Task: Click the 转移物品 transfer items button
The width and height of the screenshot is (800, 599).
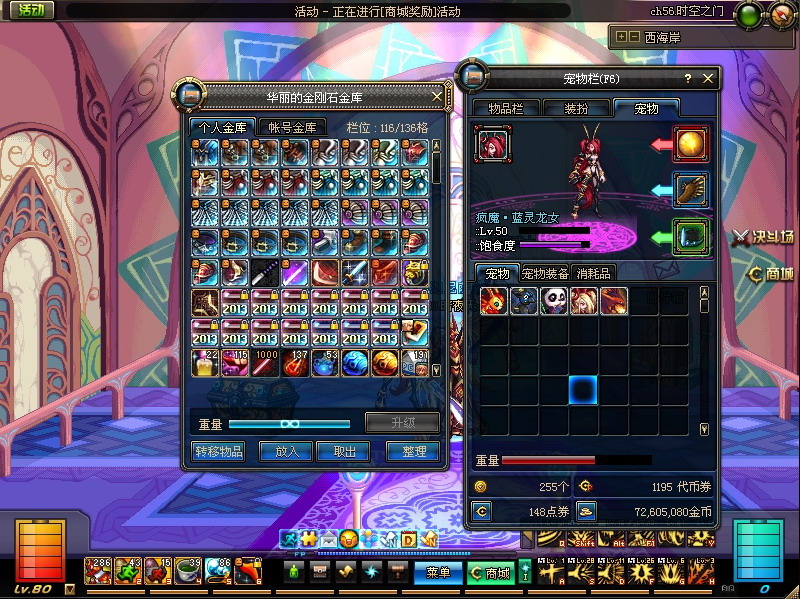Action: pyautogui.click(x=217, y=451)
